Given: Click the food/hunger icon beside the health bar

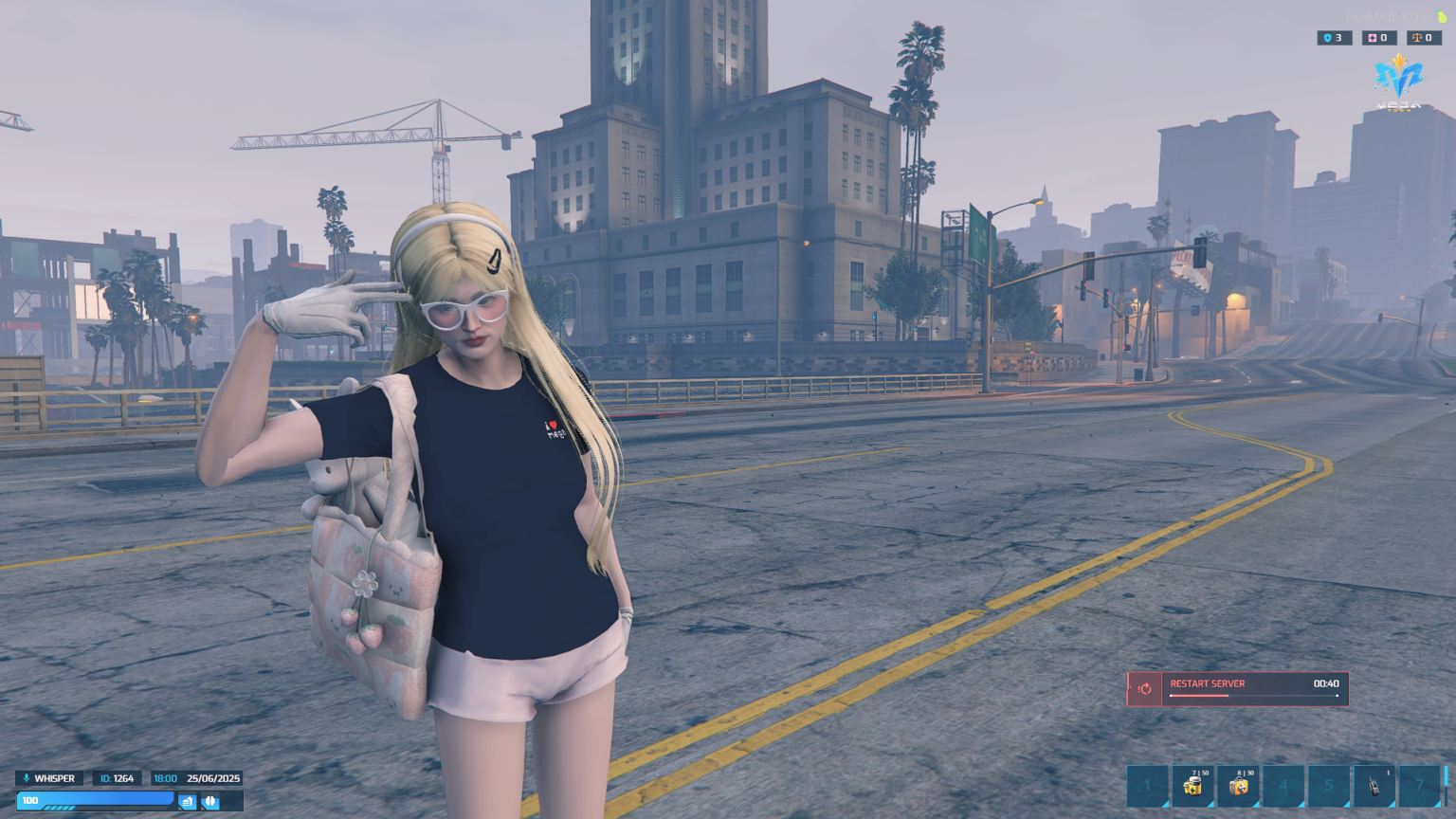Looking at the screenshot, I should [187, 801].
